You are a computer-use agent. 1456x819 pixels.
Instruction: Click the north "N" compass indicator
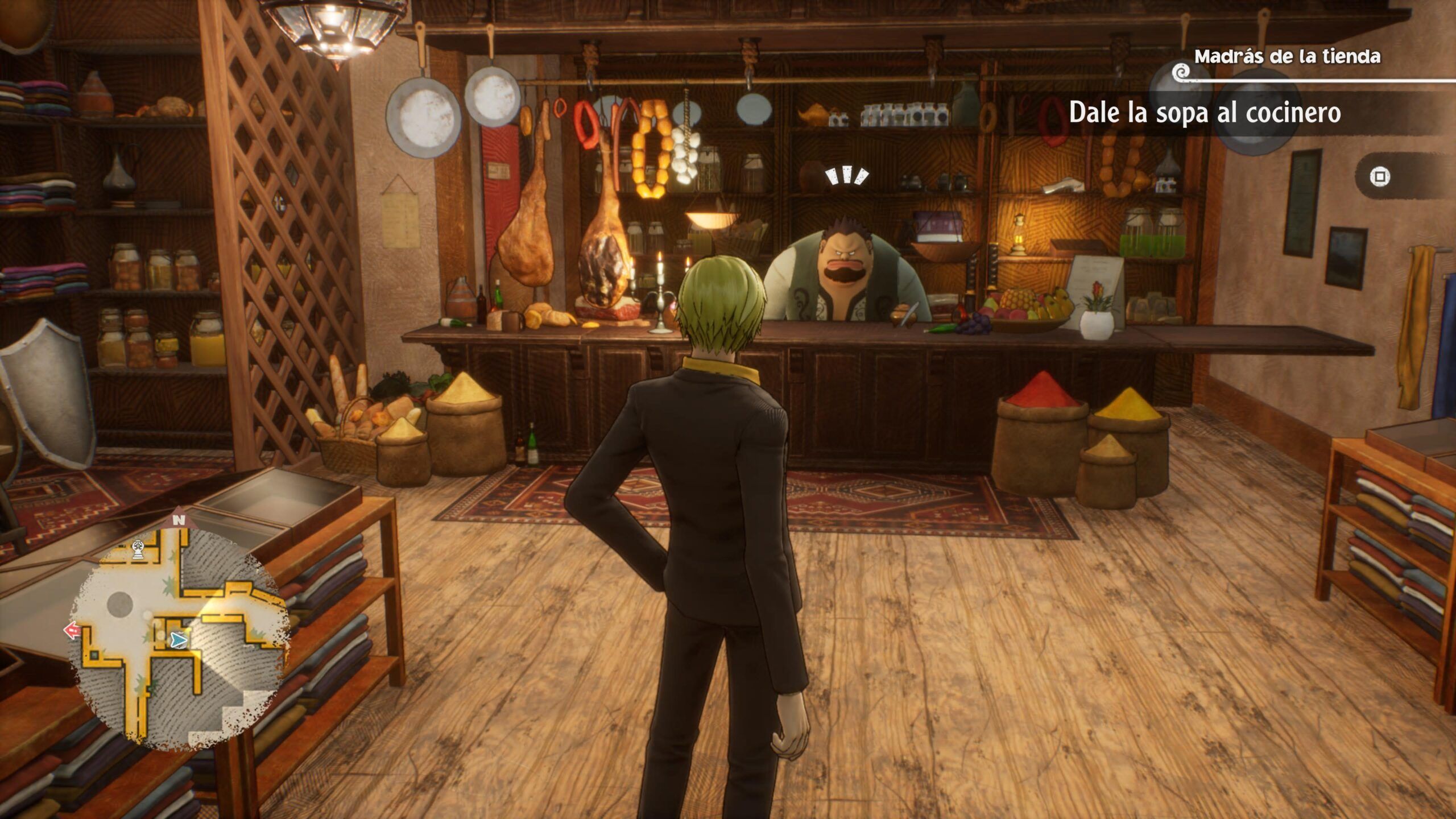click(x=180, y=520)
